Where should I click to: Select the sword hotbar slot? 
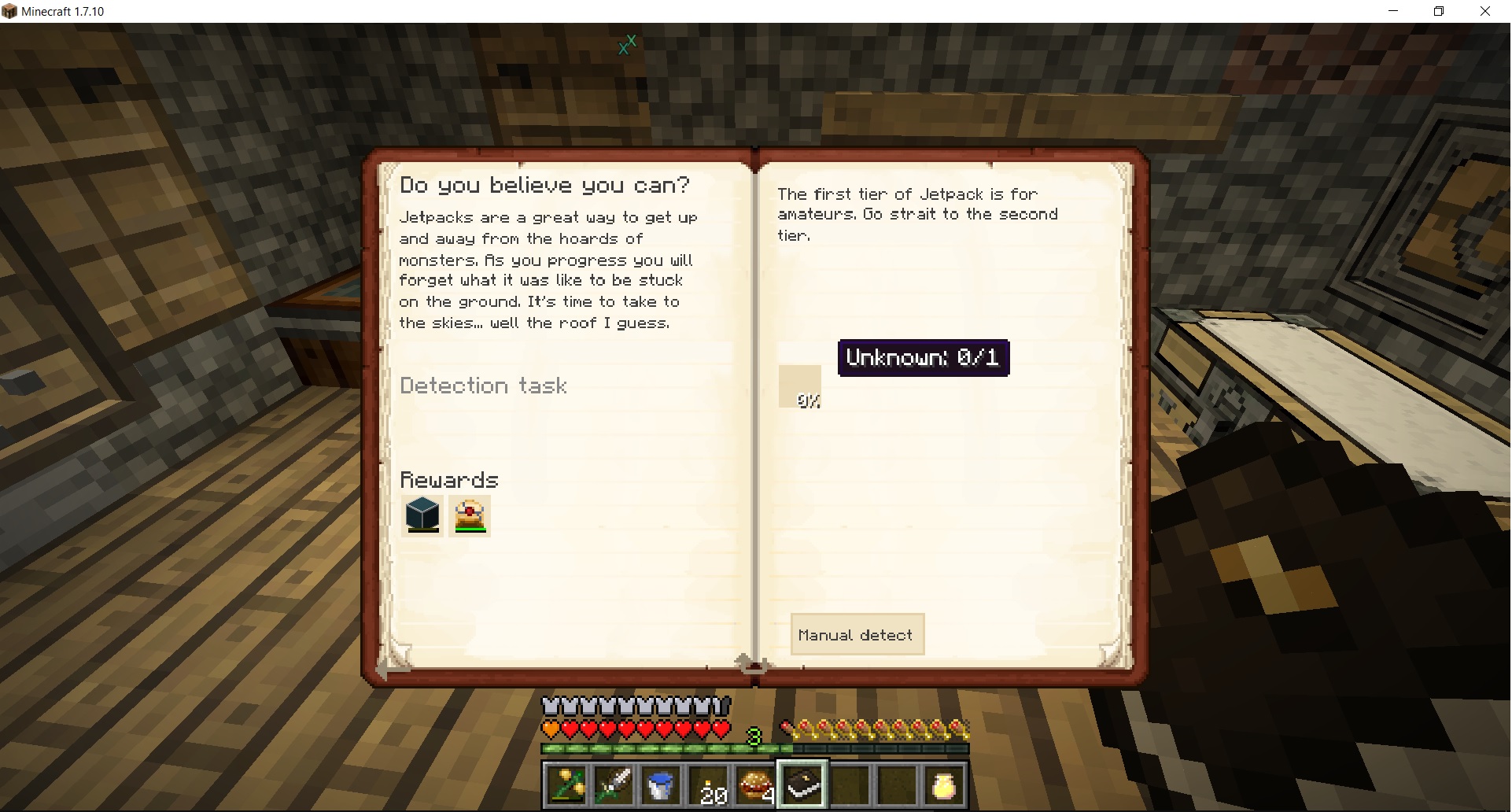(x=614, y=784)
